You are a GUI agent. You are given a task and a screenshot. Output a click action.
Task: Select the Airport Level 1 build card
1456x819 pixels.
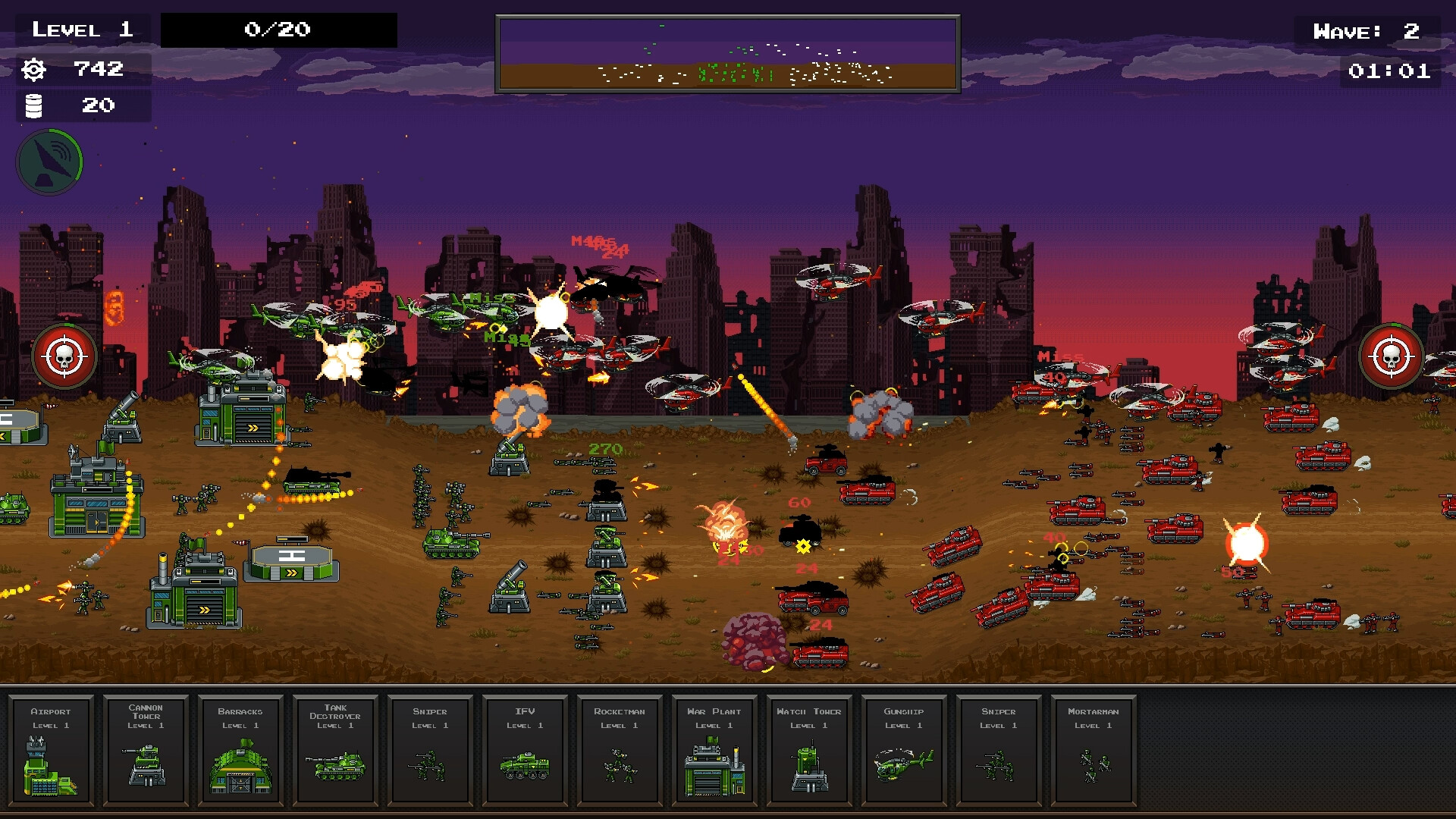click(x=50, y=751)
